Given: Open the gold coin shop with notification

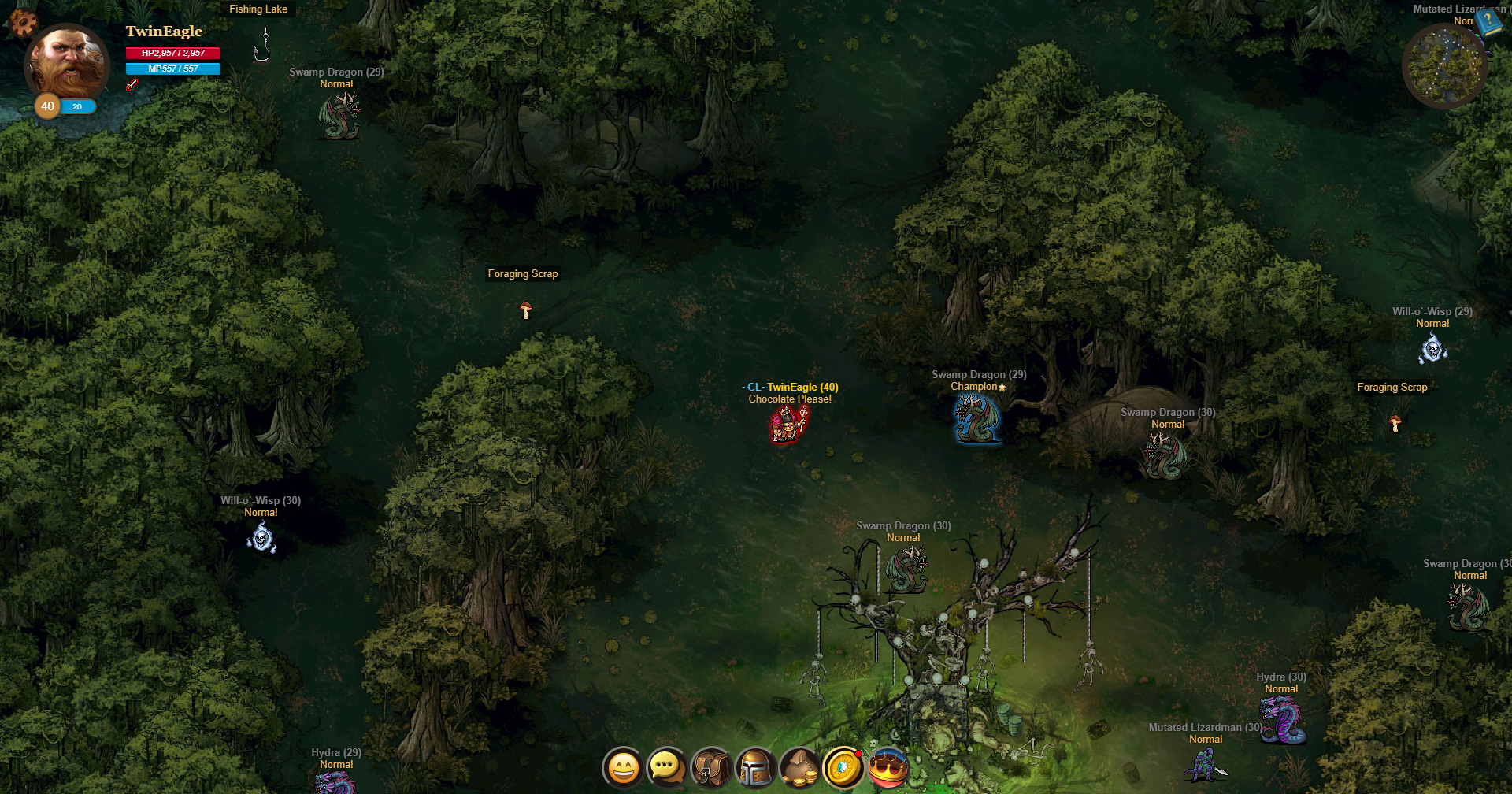Looking at the screenshot, I should (843, 766).
